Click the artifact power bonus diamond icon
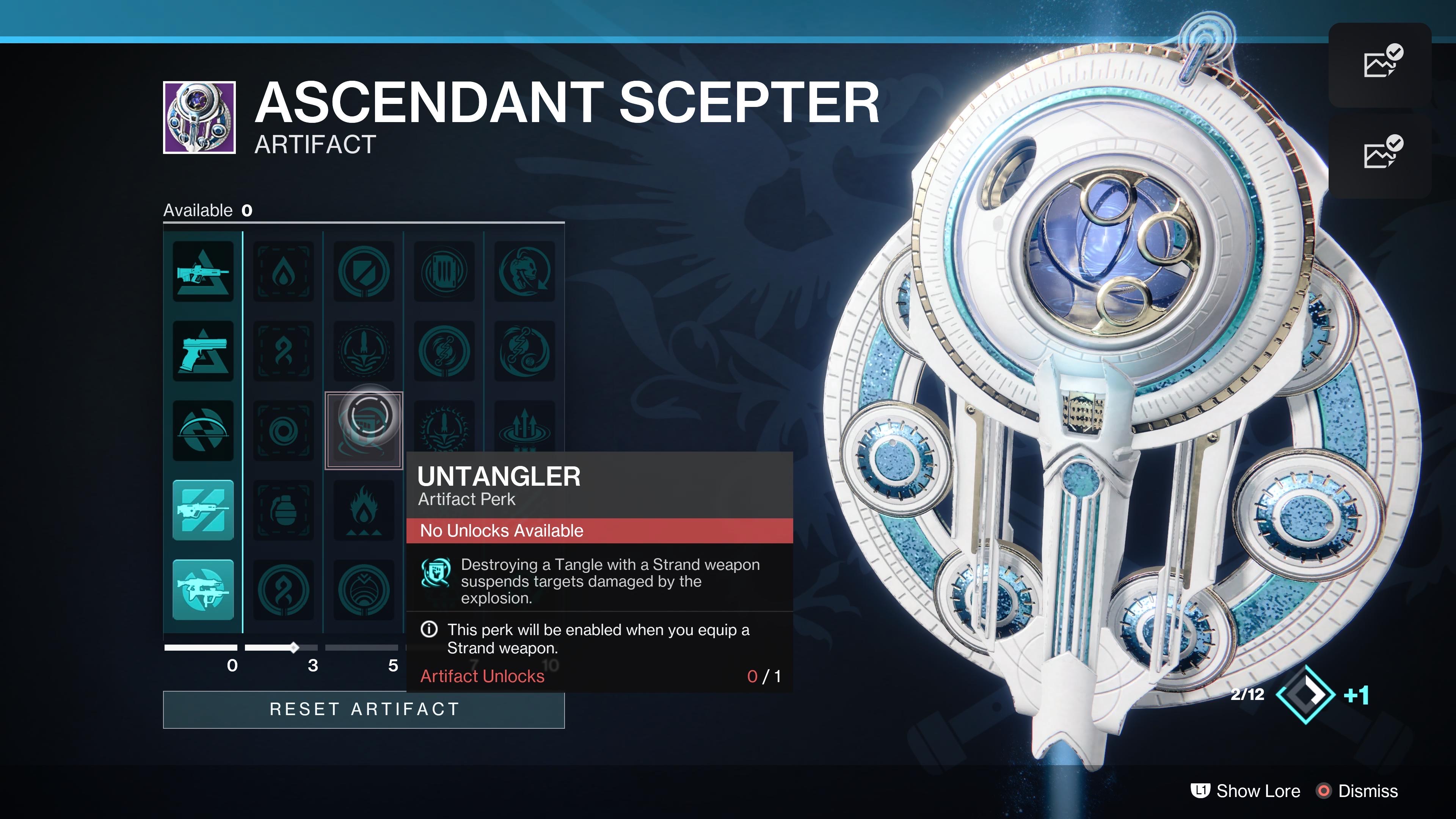Viewport: 1456px width, 819px height. (1305, 695)
